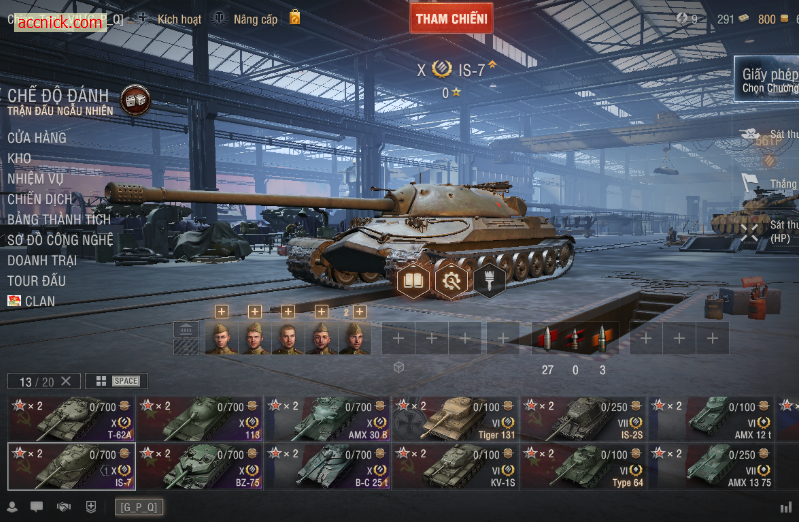Choose the BZ-75 tank from carousel

(x=199, y=466)
